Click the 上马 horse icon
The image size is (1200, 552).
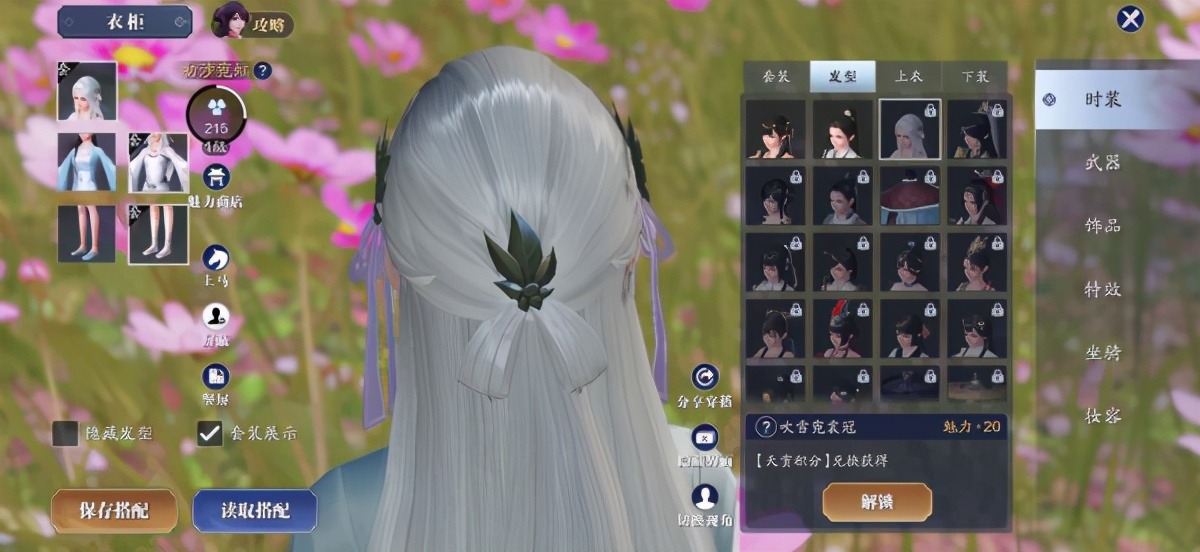(216, 259)
